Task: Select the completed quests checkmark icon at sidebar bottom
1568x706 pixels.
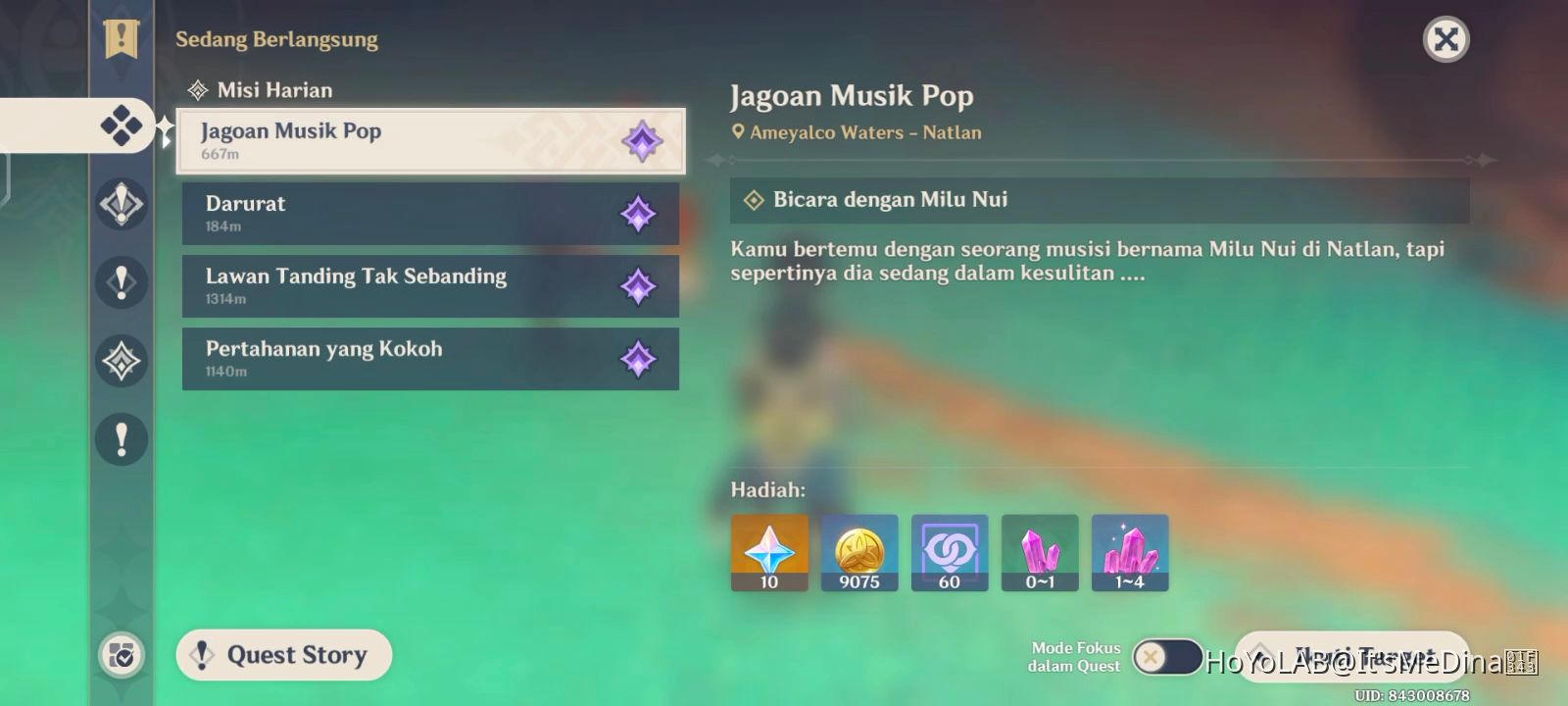Action: (122, 655)
